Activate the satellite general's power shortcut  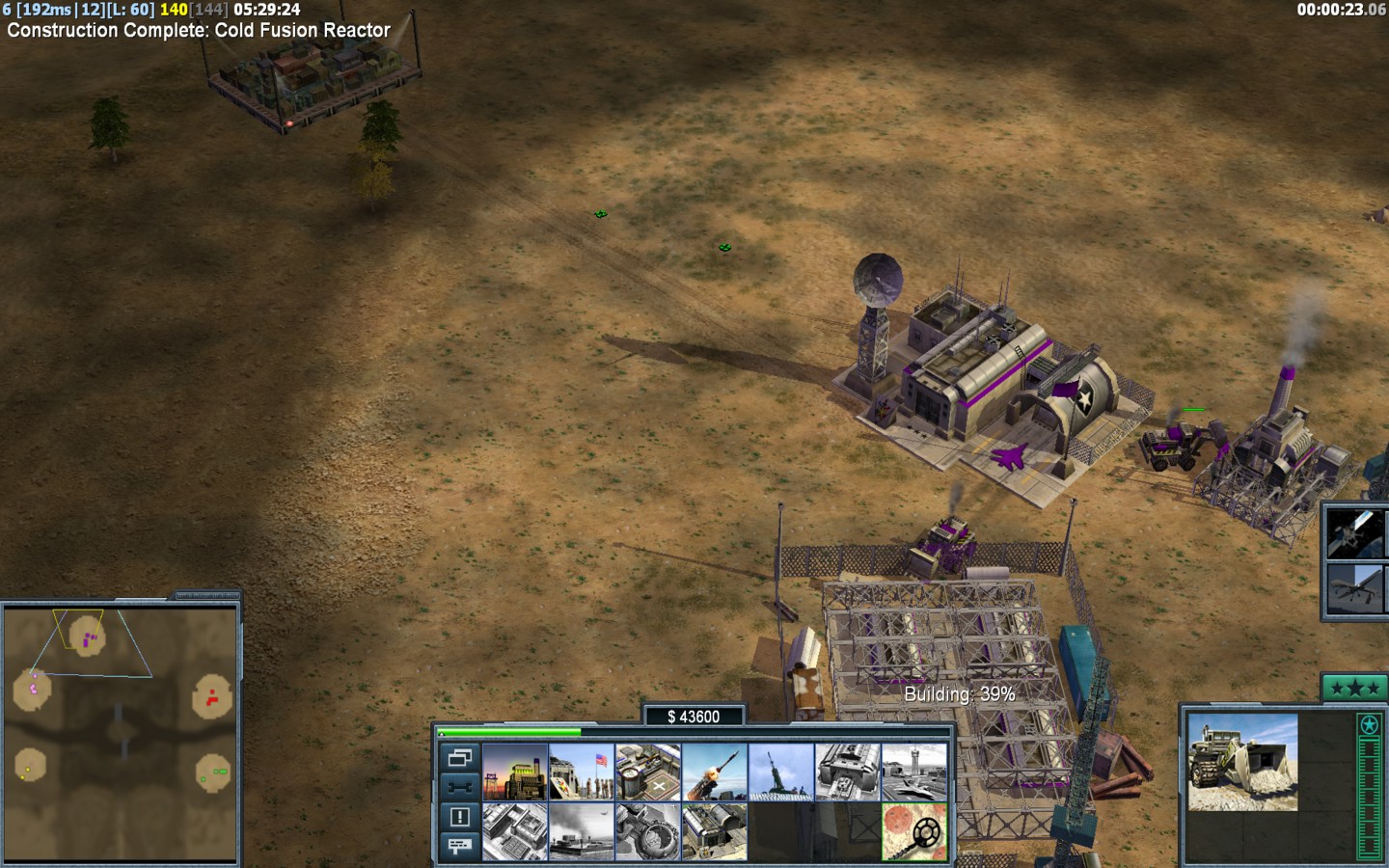pyautogui.click(x=1354, y=532)
